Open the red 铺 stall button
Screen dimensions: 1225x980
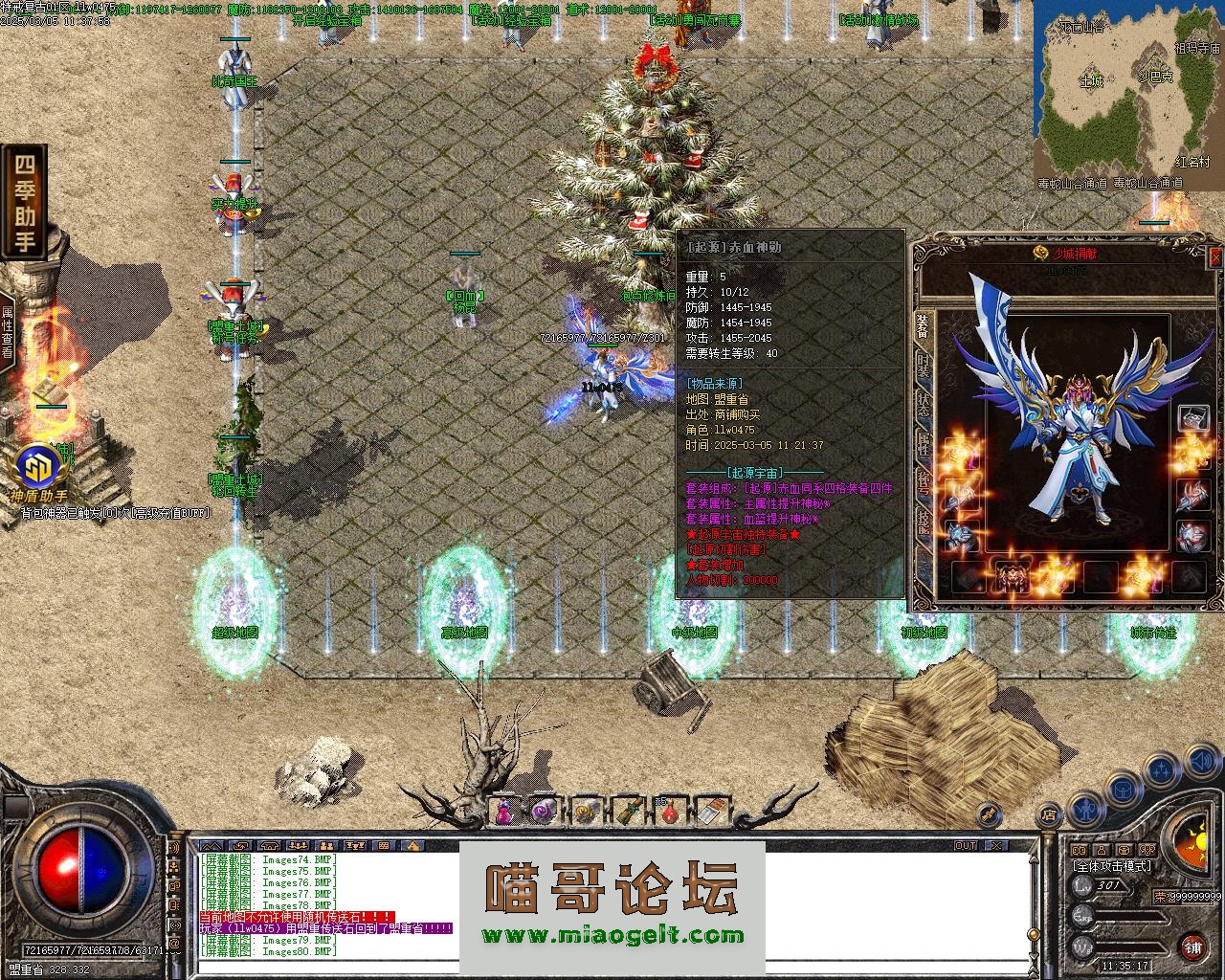pos(1192,947)
